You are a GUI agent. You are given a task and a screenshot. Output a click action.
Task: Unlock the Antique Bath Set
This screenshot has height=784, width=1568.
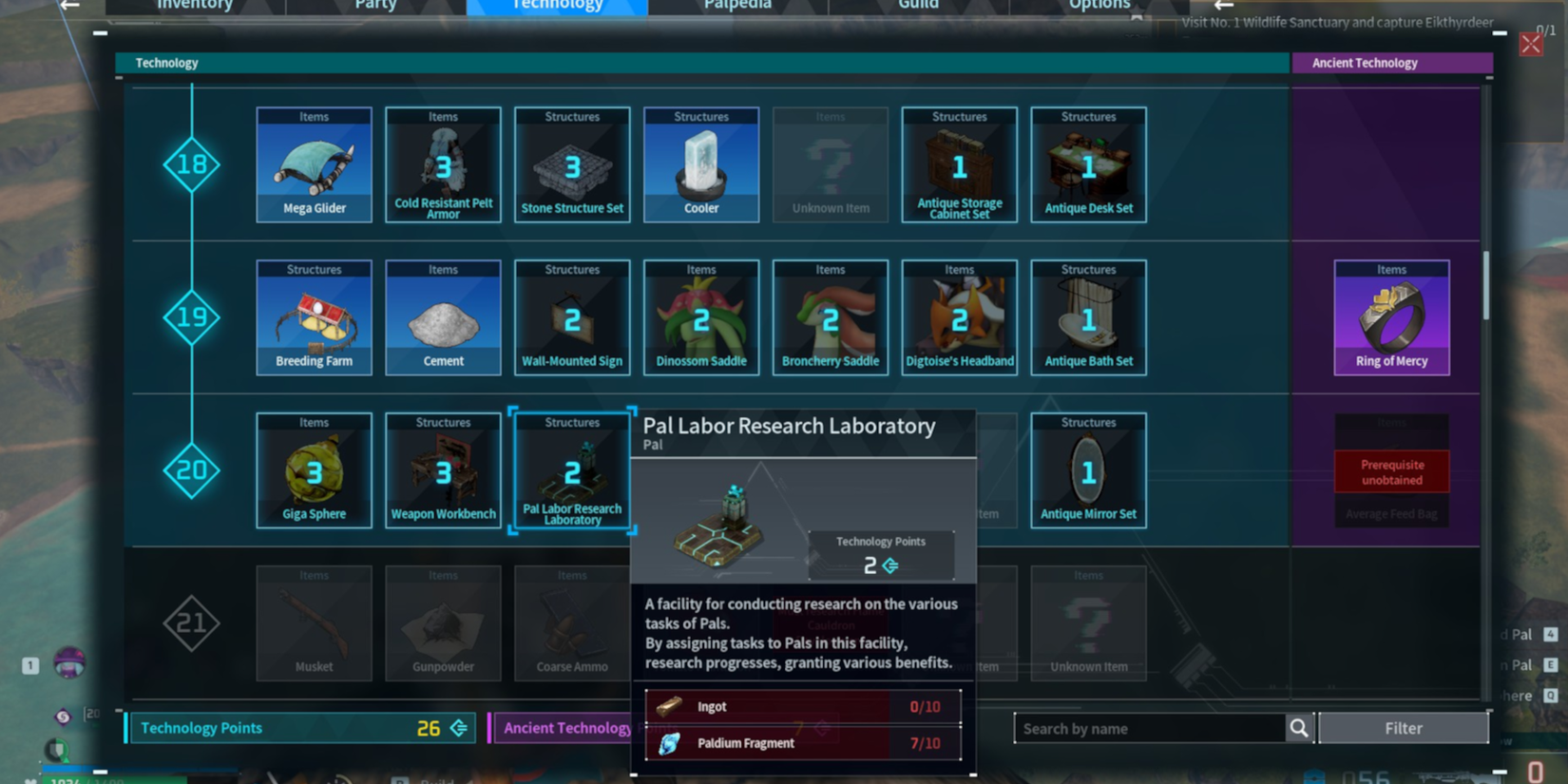click(1088, 317)
